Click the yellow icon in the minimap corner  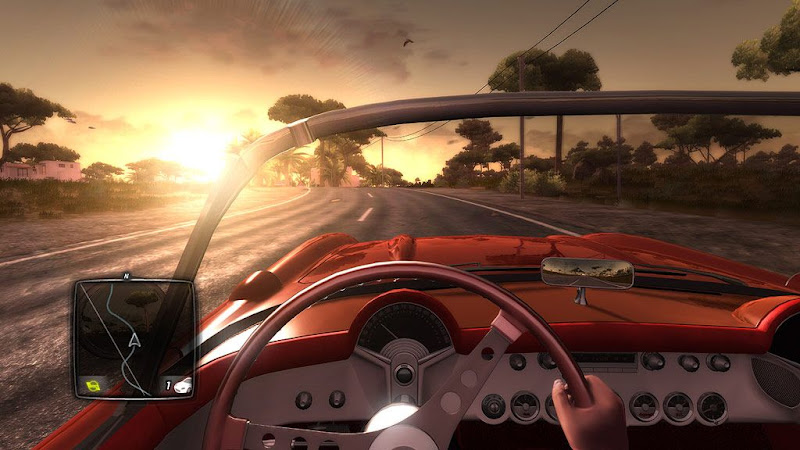[x=93, y=384]
